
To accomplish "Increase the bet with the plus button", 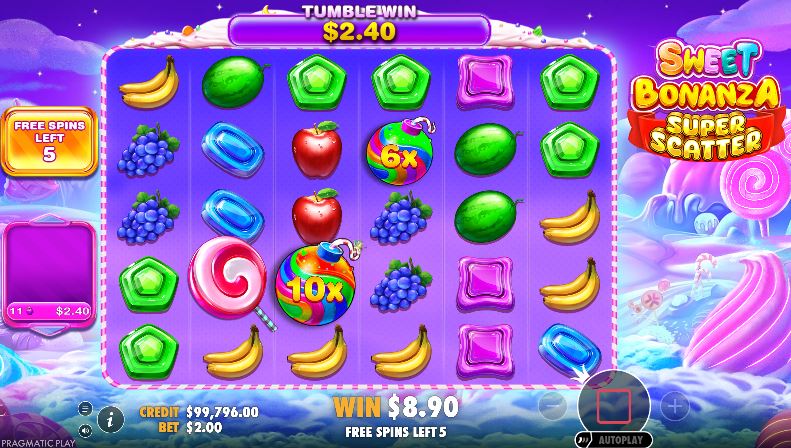I will pos(675,406).
